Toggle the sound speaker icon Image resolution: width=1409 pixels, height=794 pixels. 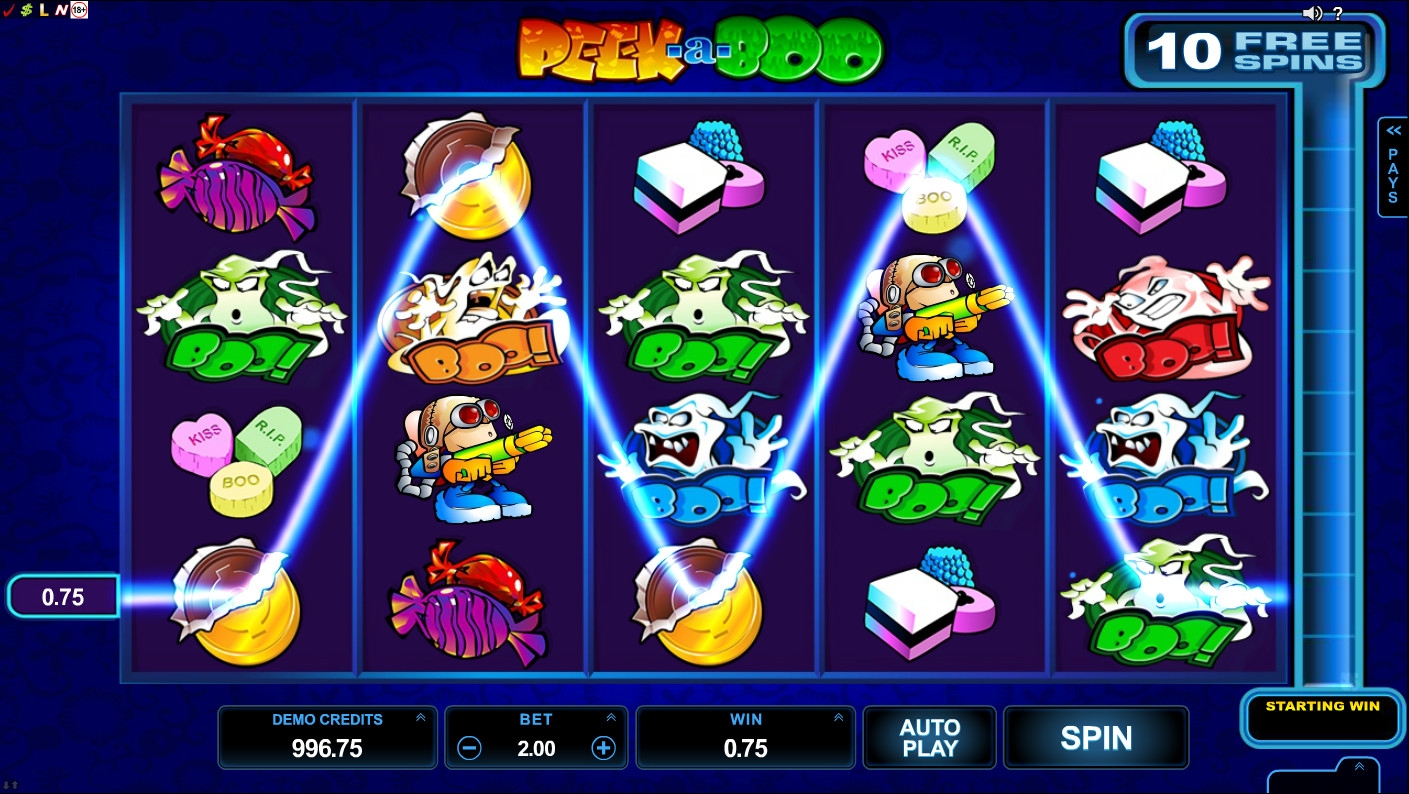[1312, 13]
